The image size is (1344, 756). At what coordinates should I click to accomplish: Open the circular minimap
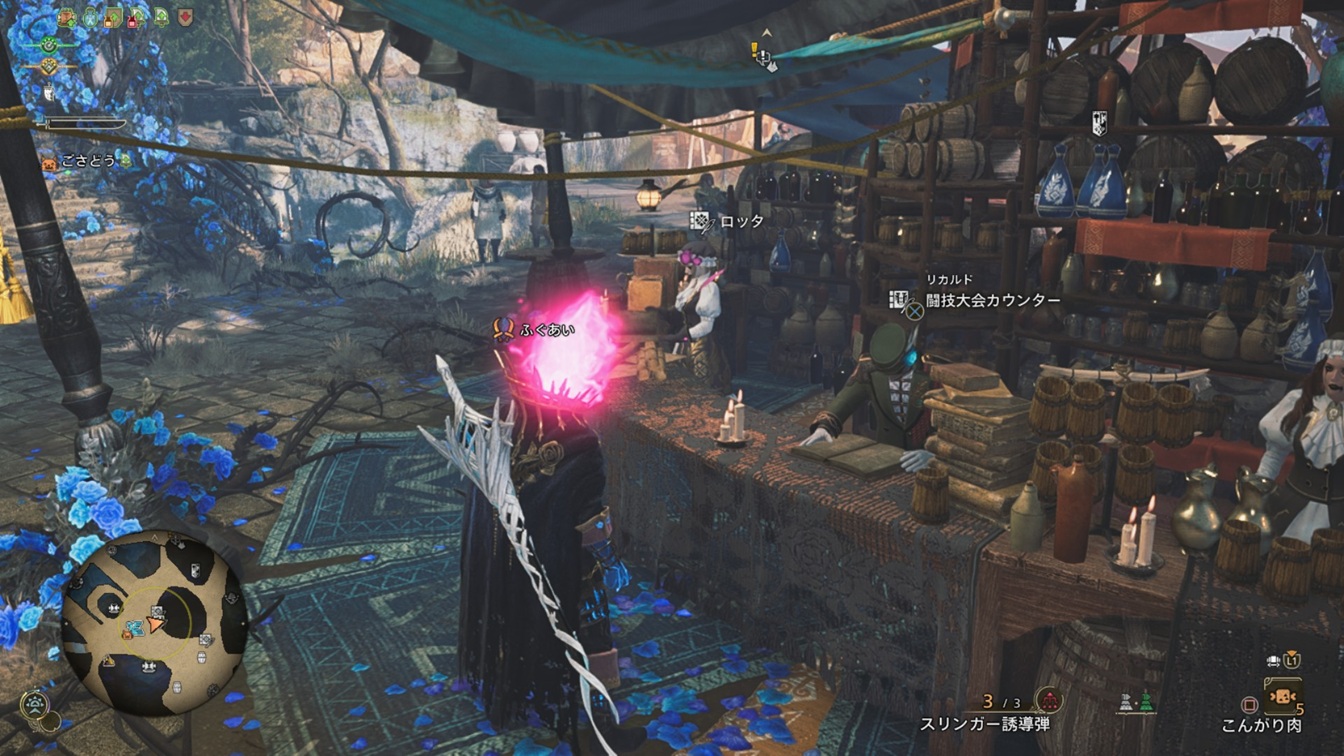pyautogui.click(x=154, y=622)
